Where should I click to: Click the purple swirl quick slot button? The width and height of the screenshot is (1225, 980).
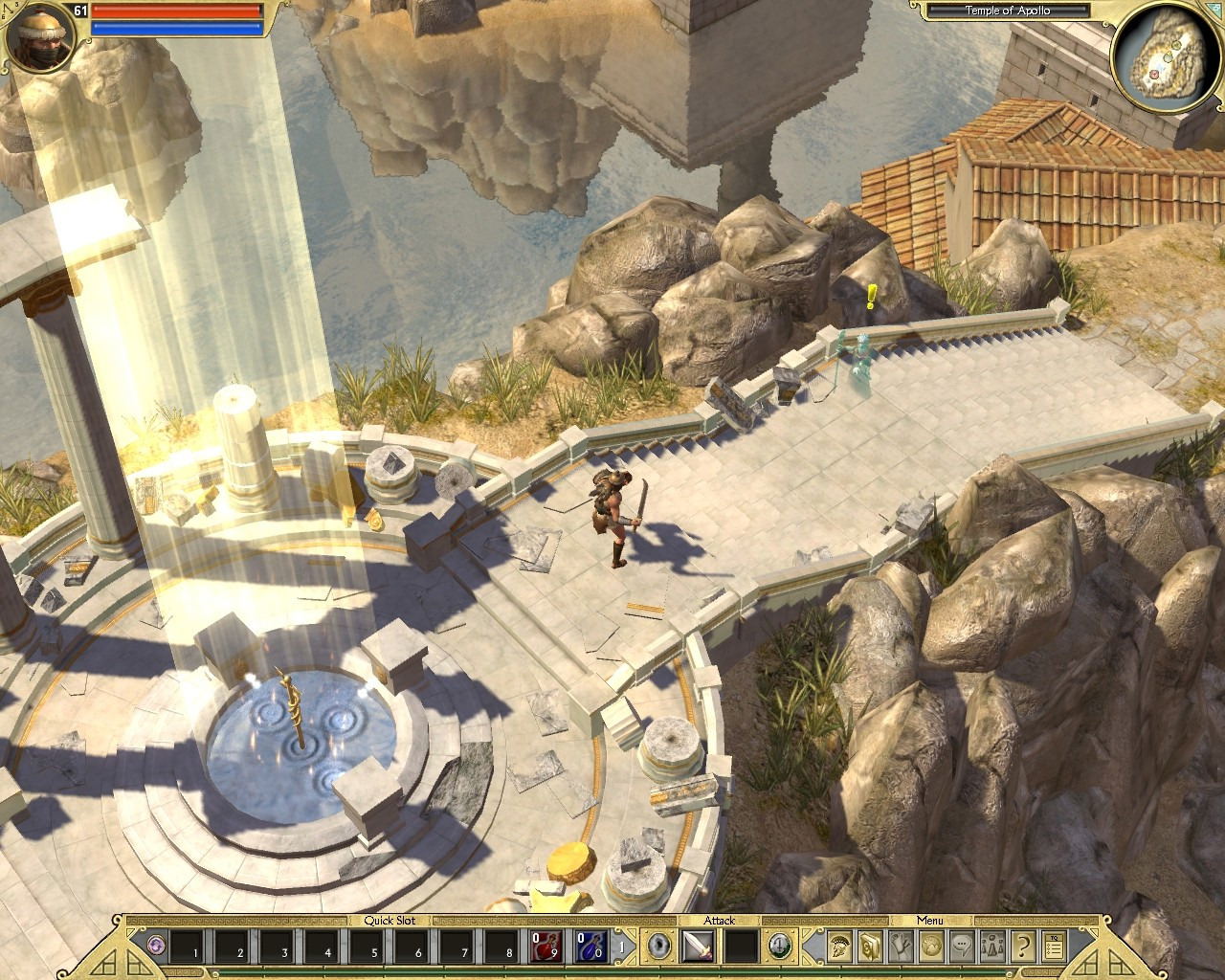tap(156, 946)
